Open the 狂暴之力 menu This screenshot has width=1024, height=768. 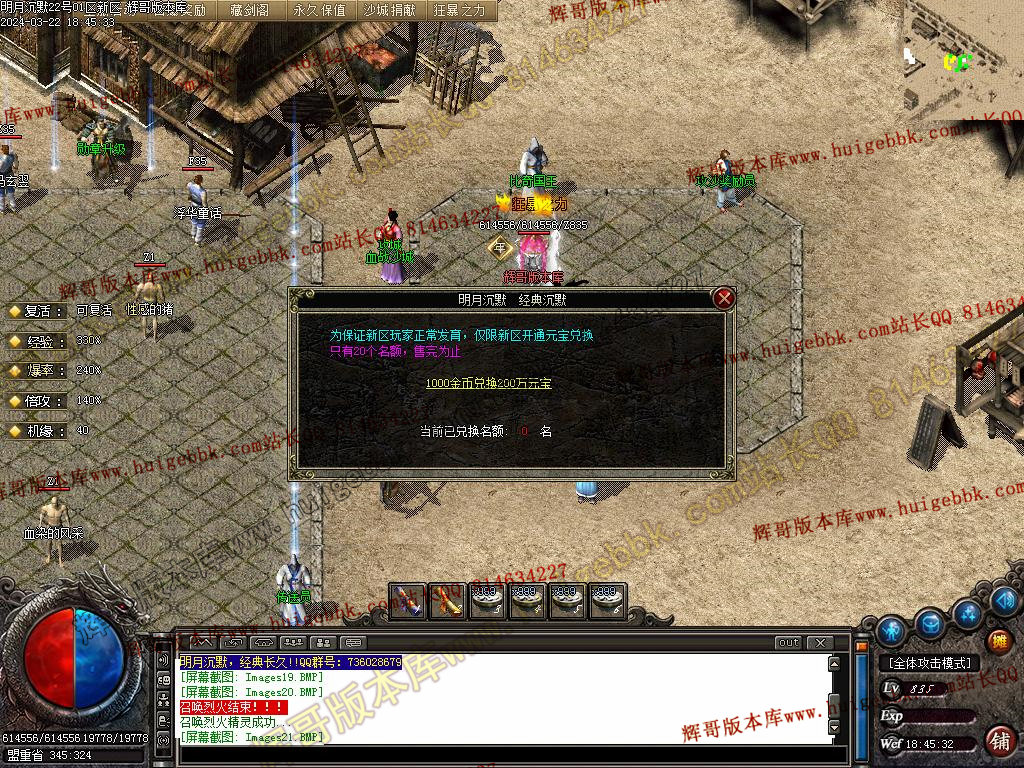click(460, 10)
